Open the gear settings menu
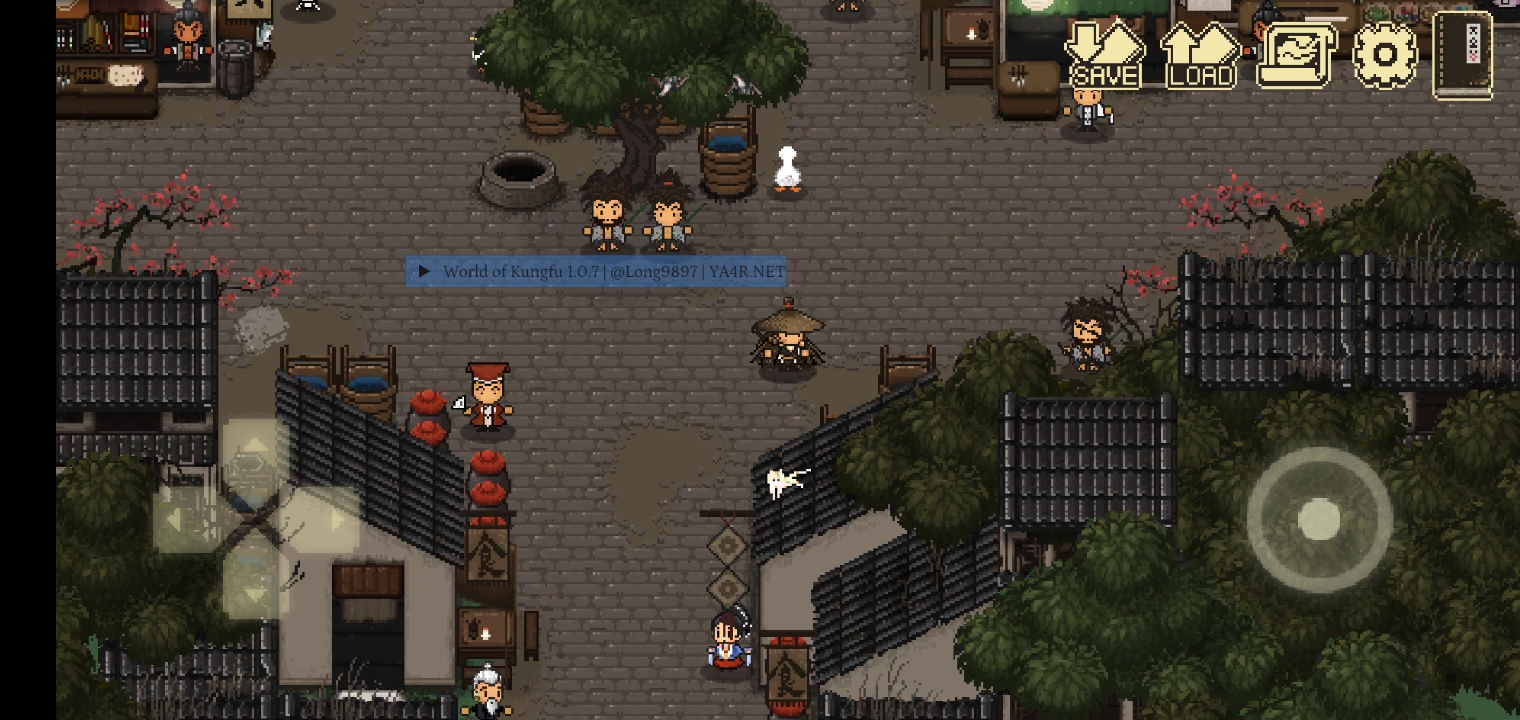This screenshot has height=720, width=1520. (x=1385, y=54)
